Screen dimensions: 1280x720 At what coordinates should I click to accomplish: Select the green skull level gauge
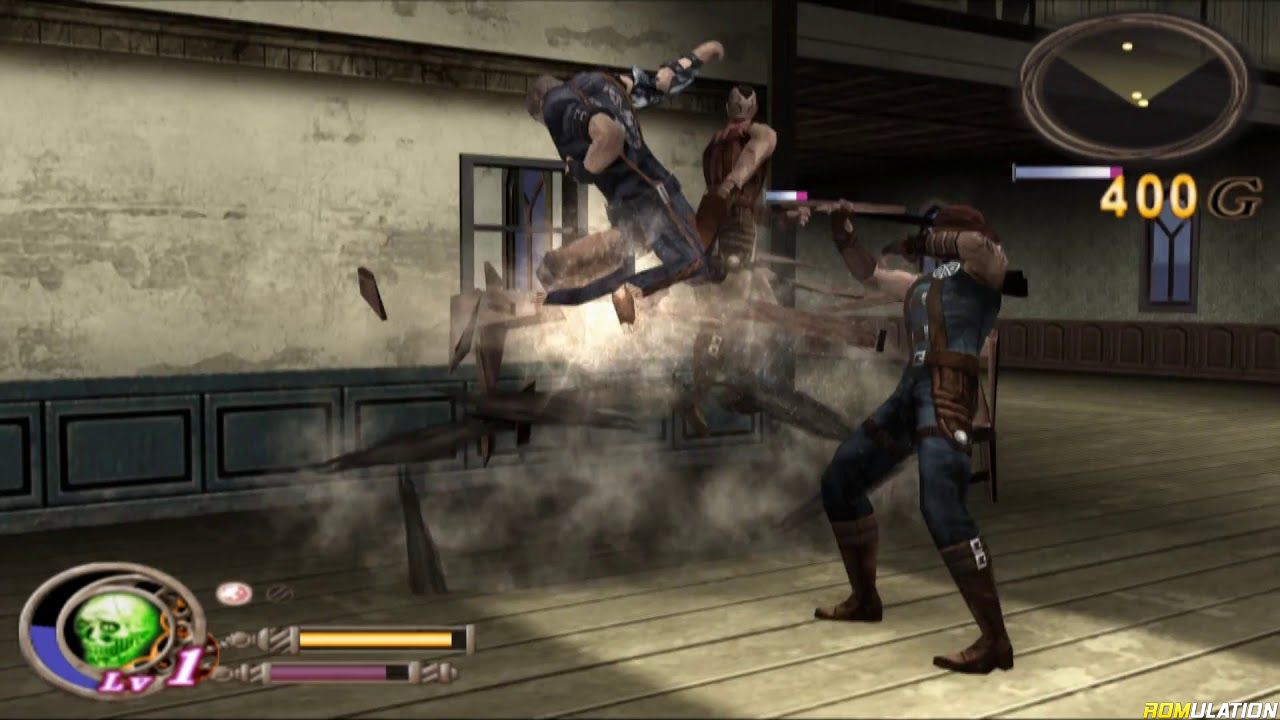pos(114,629)
